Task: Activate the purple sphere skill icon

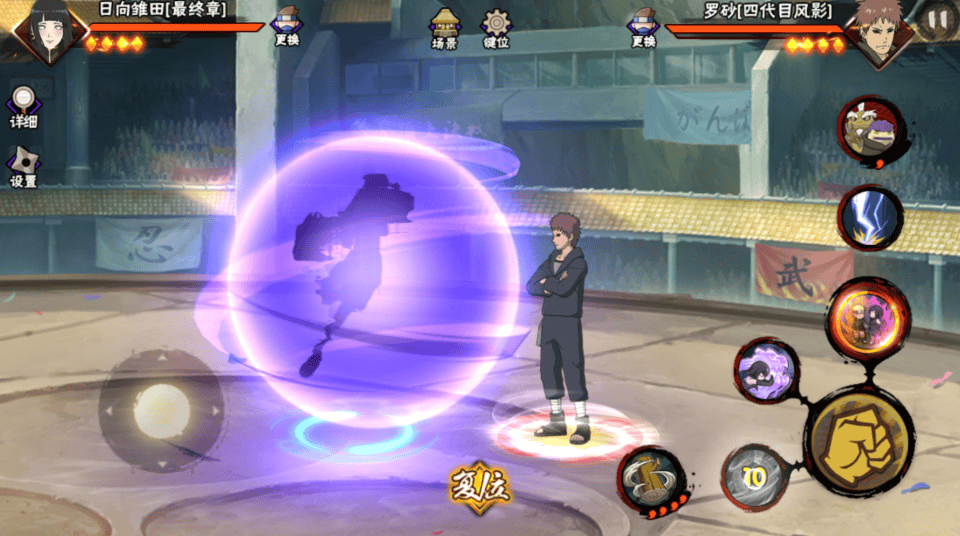Action: click(x=766, y=370)
